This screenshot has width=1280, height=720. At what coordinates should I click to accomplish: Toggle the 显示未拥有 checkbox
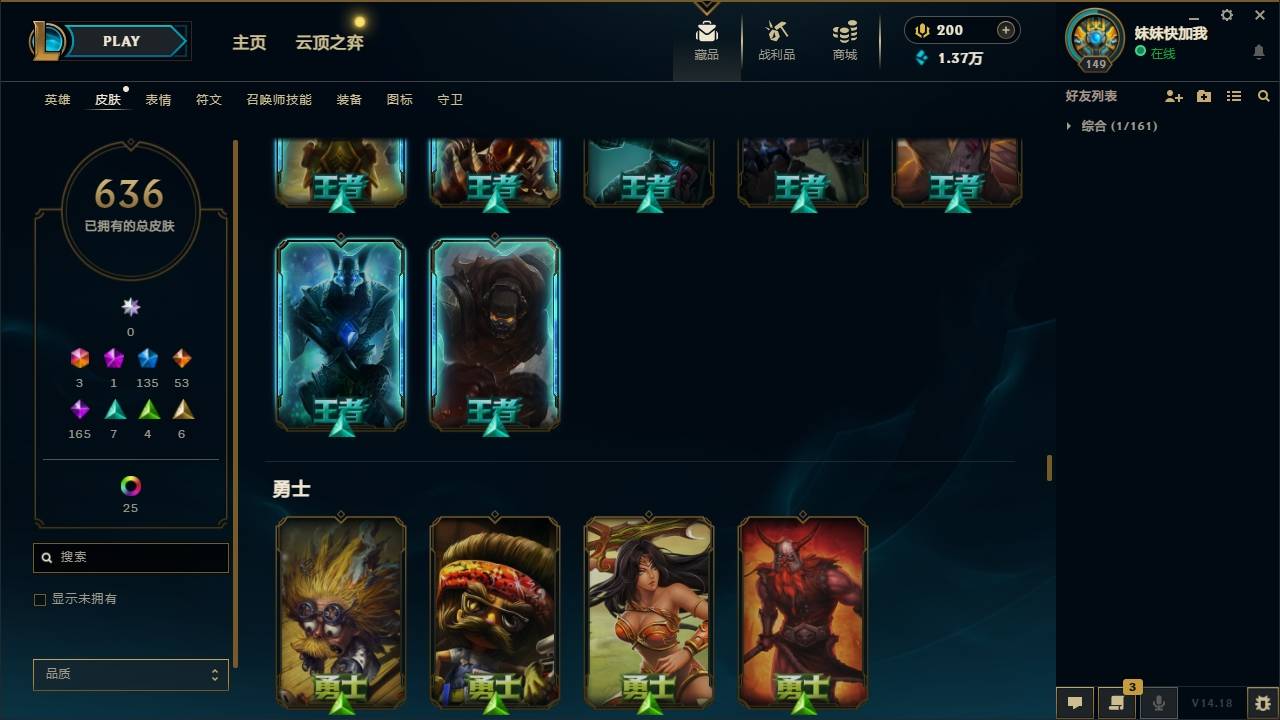(x=40, y=599)
